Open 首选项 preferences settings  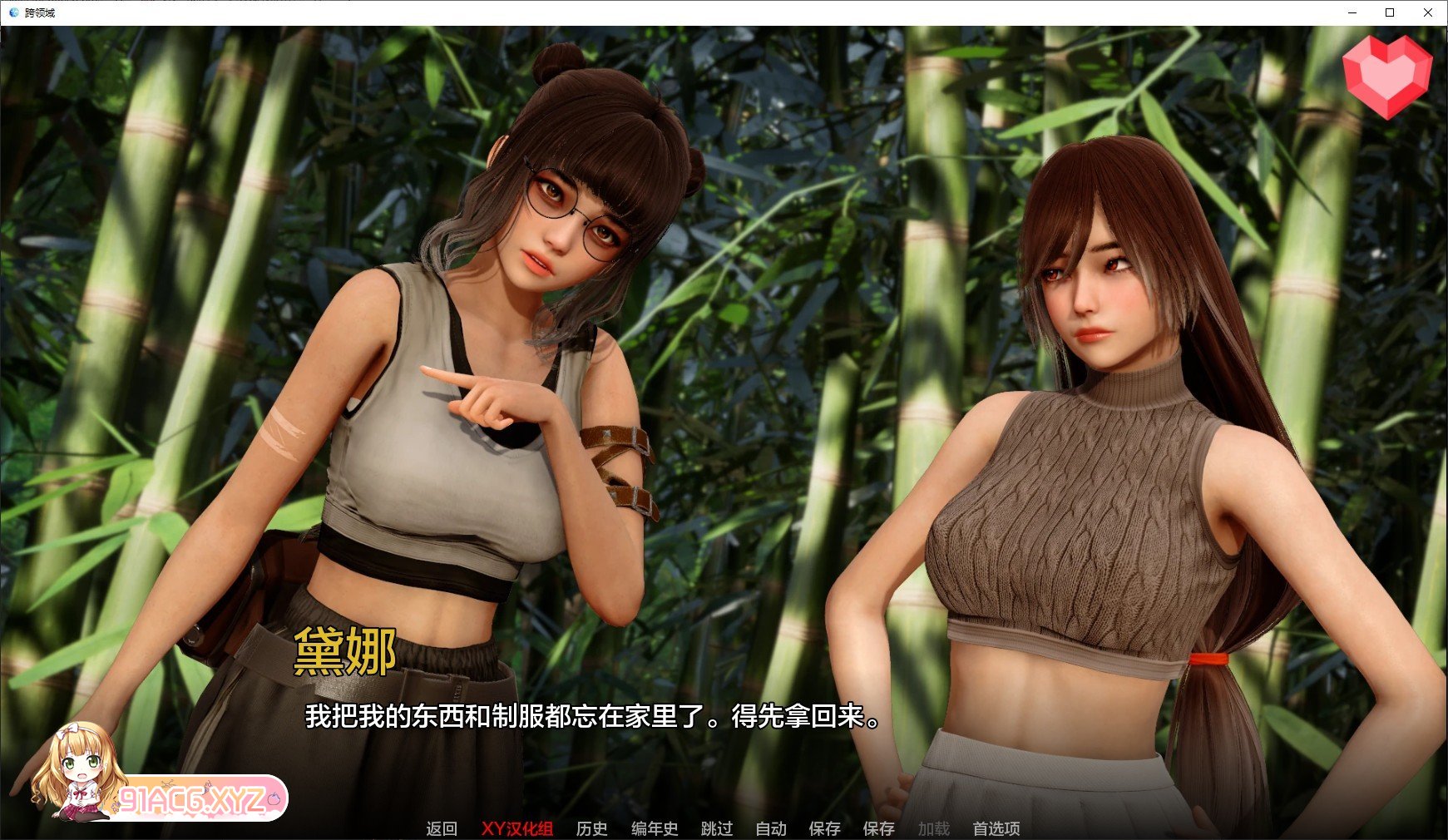[x=996, y=828]
